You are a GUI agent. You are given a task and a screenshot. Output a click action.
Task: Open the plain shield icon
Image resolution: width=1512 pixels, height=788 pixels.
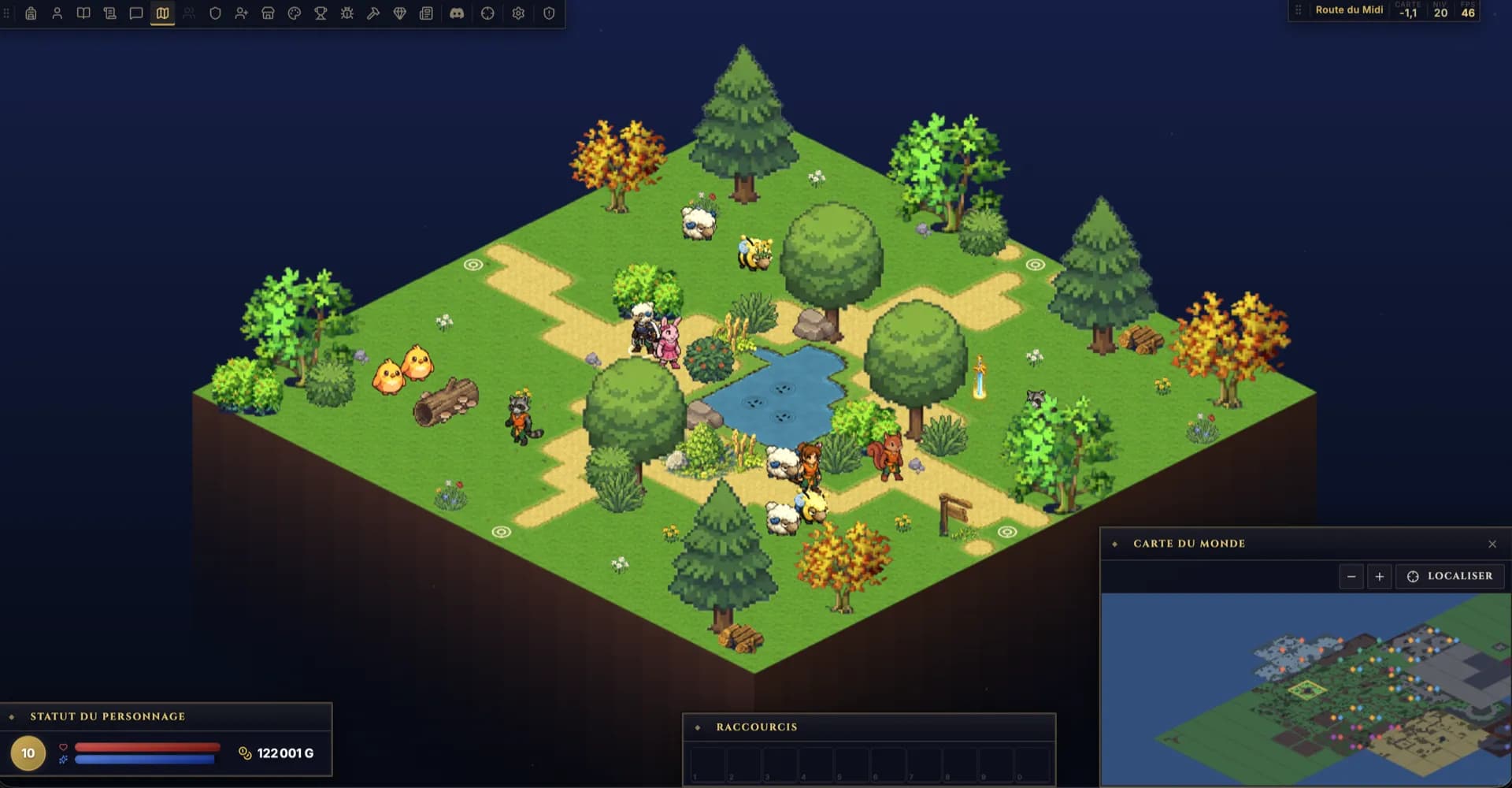pyautogui.click(x=215, y=13)
